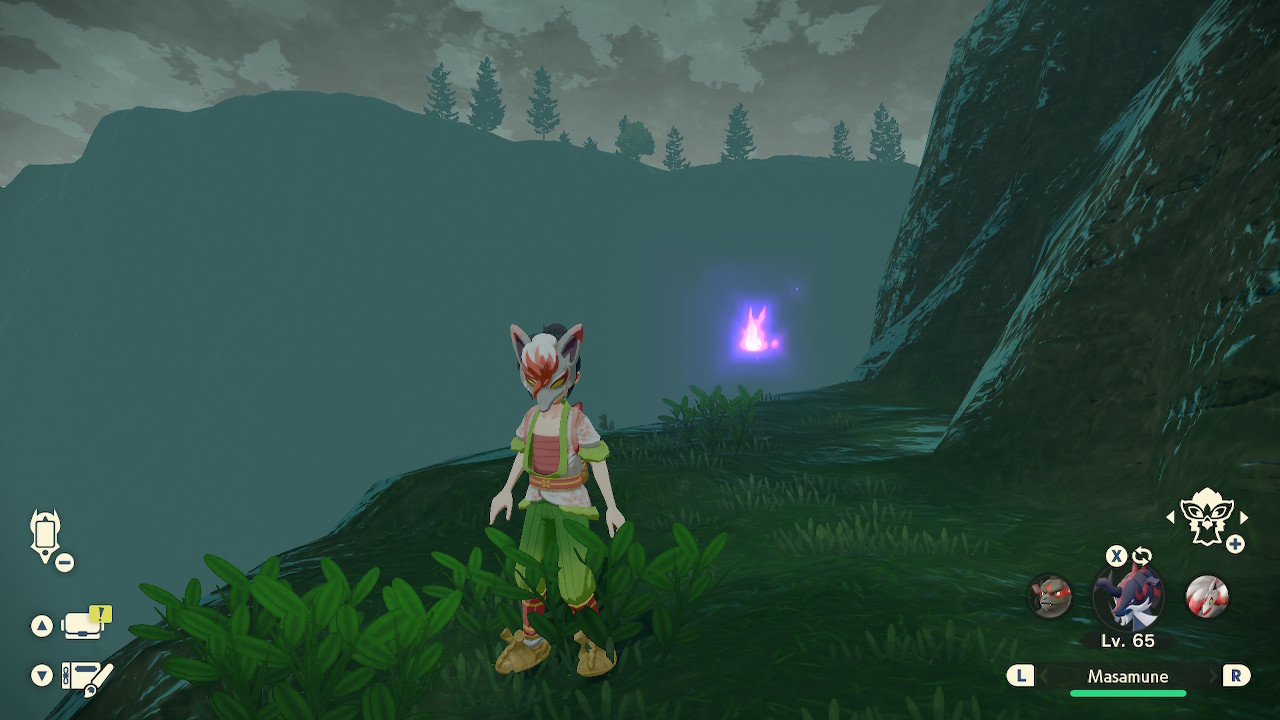Select Masamune's center Pokémon portrait
Image resolution: width=1280 pixels, height=720 pixels.
coord(1128,597)
